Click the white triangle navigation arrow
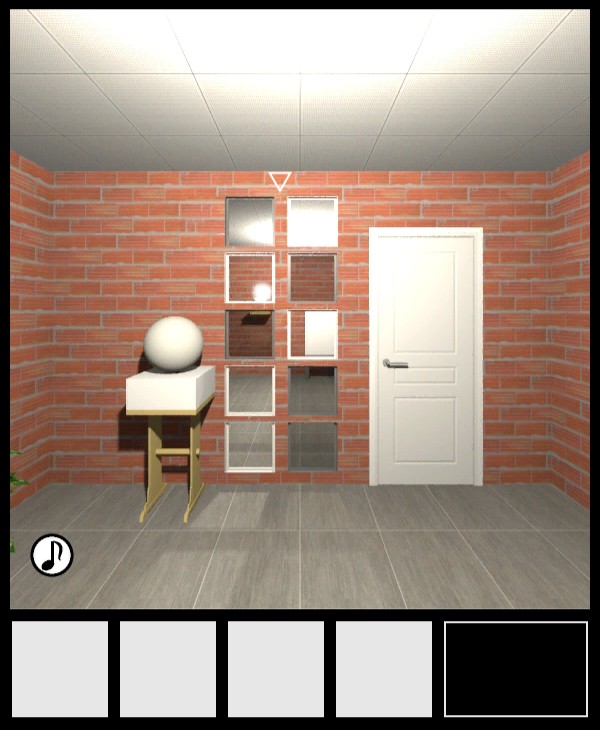Viewport: 600px width, 730px height. (280, 181)
